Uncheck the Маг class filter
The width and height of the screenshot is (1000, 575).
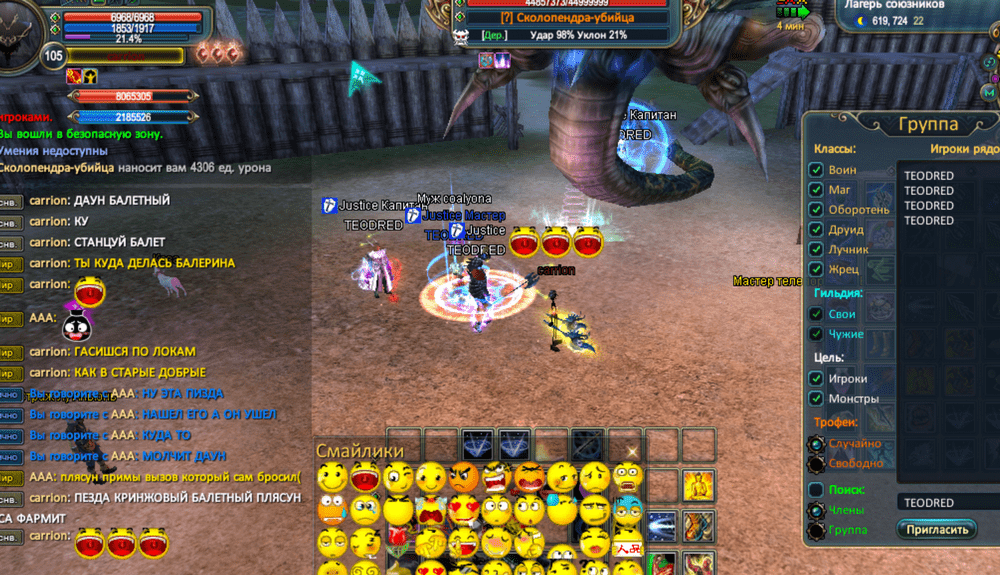click(x=816, y=190)
